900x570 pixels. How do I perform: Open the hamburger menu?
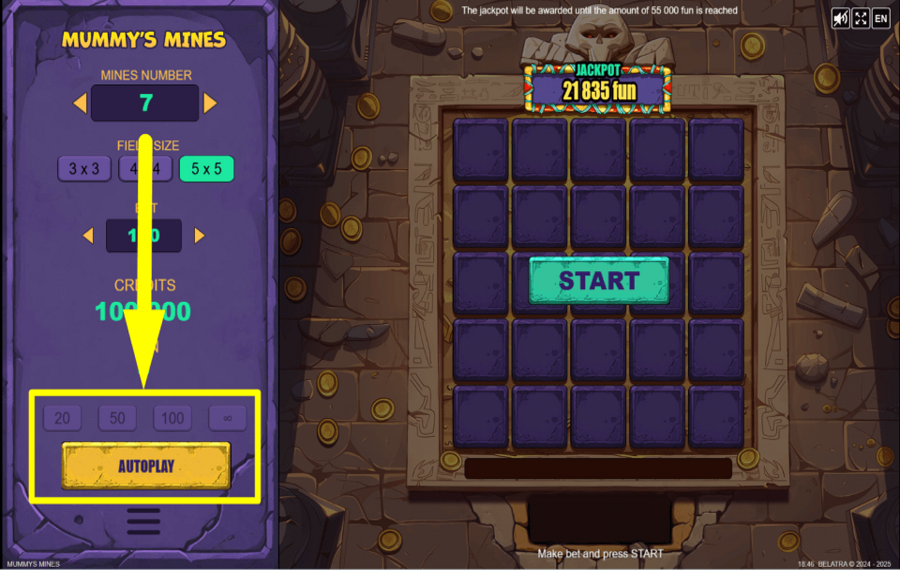[144, 522]
